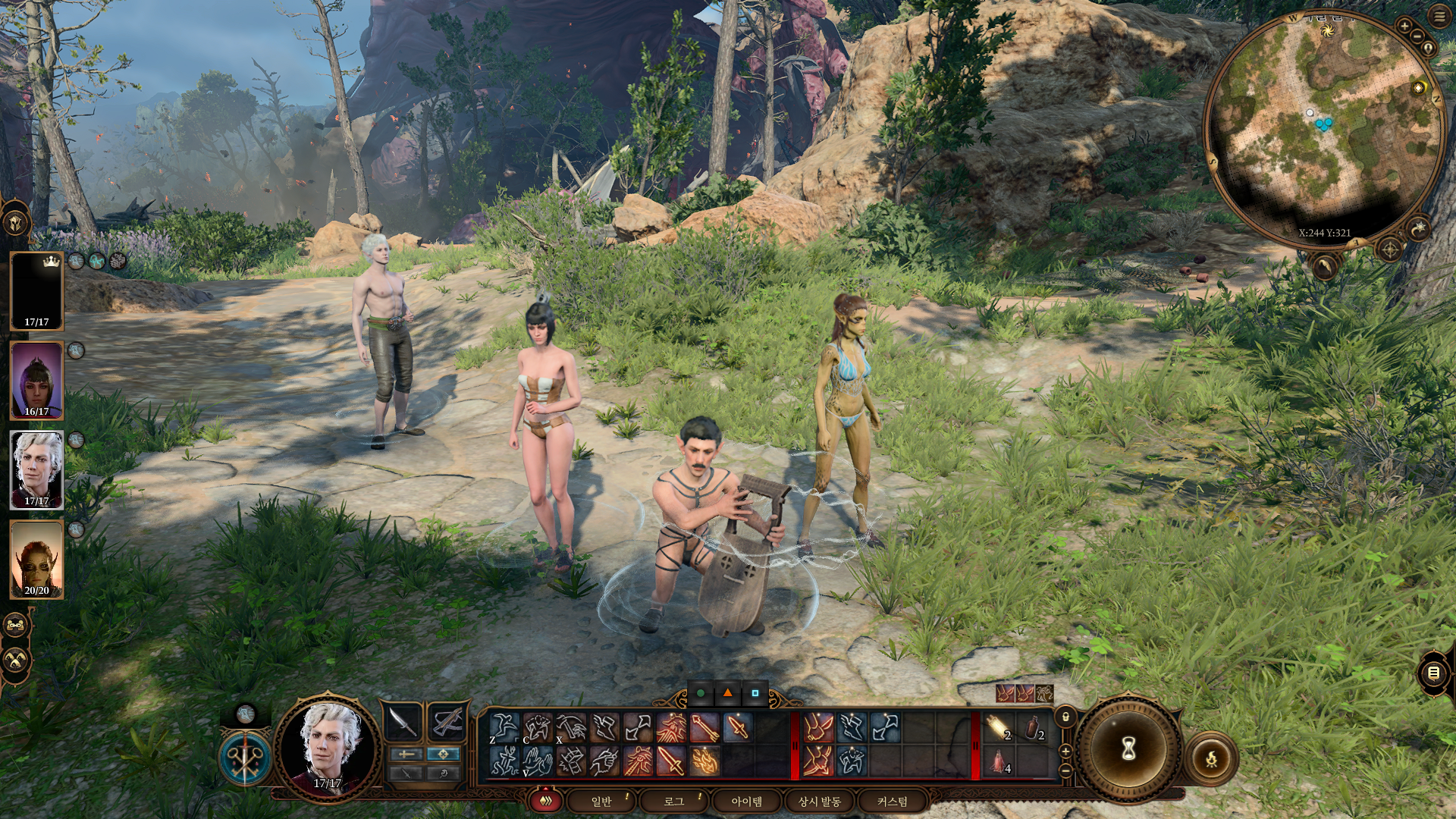This screenshot has height=819, width=1456.
Task: Select Lae'zel's party portrait
Action: click(x=36, y=559)
